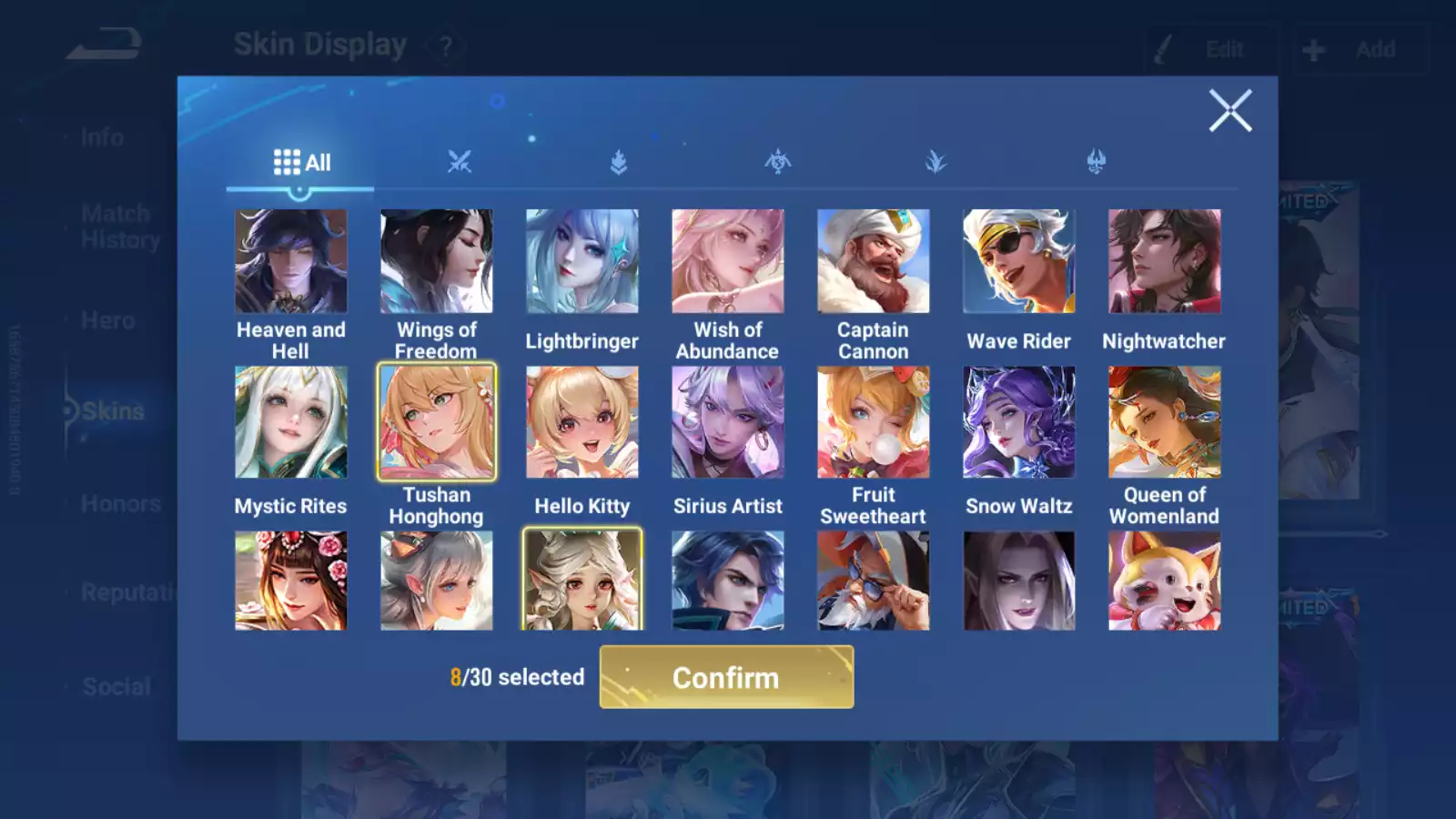Pick the Lightbringer skin portrait

(x=581, y=262)
